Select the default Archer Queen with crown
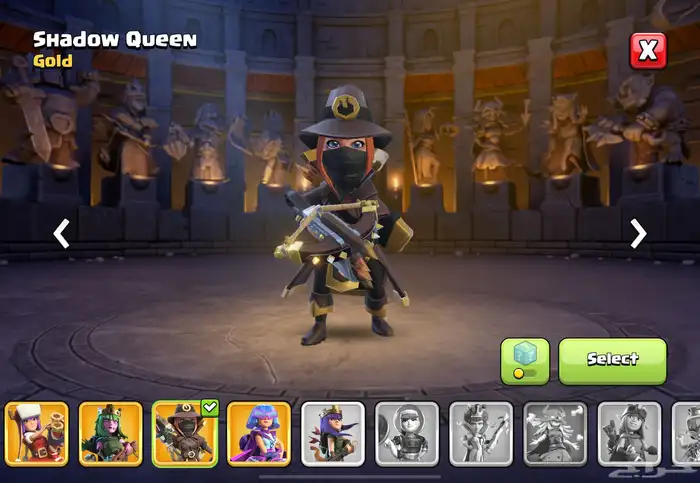 tap(333, 434)
